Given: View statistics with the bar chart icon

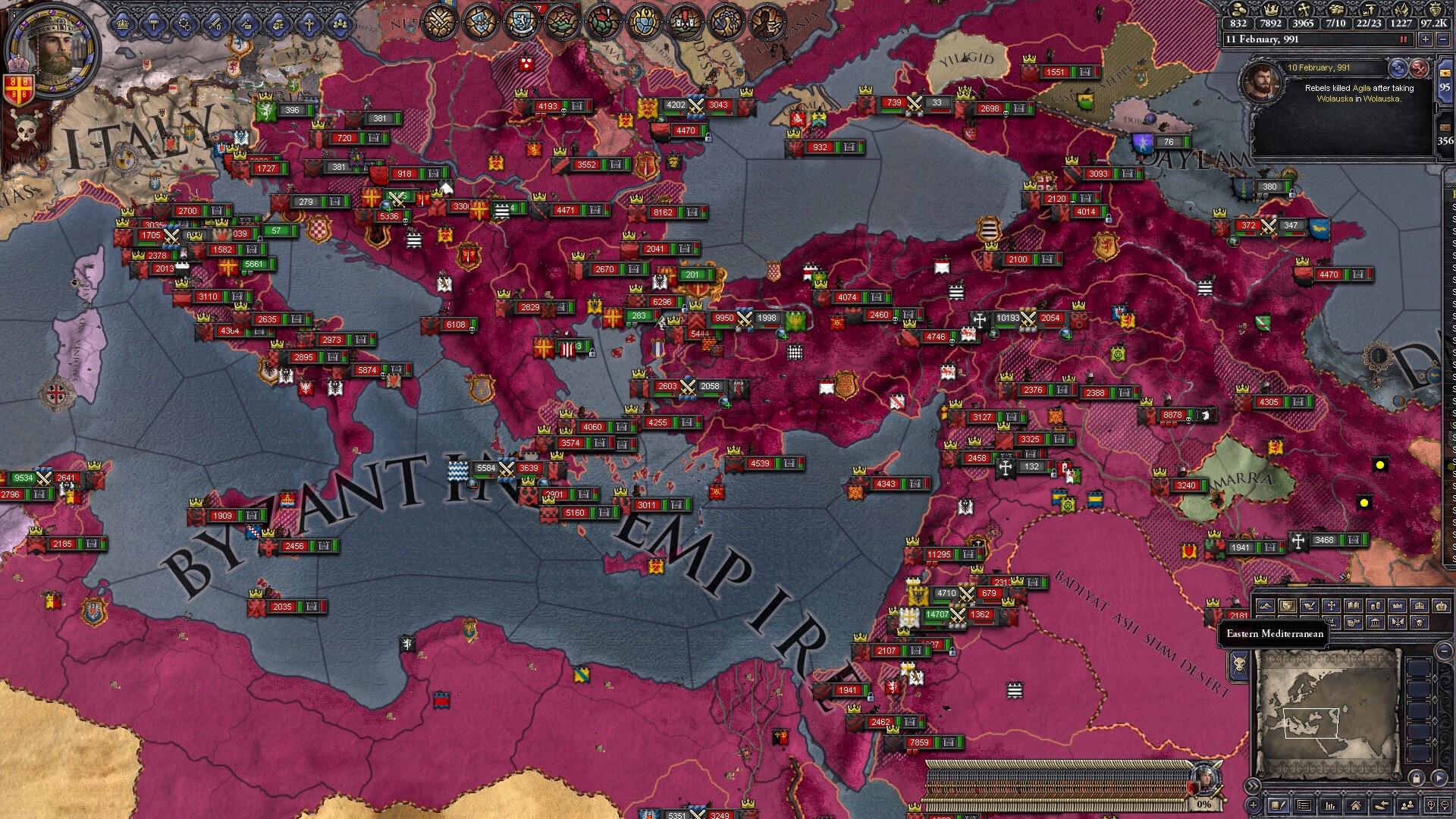Looking at the screenshot, I should [1330, 806].
